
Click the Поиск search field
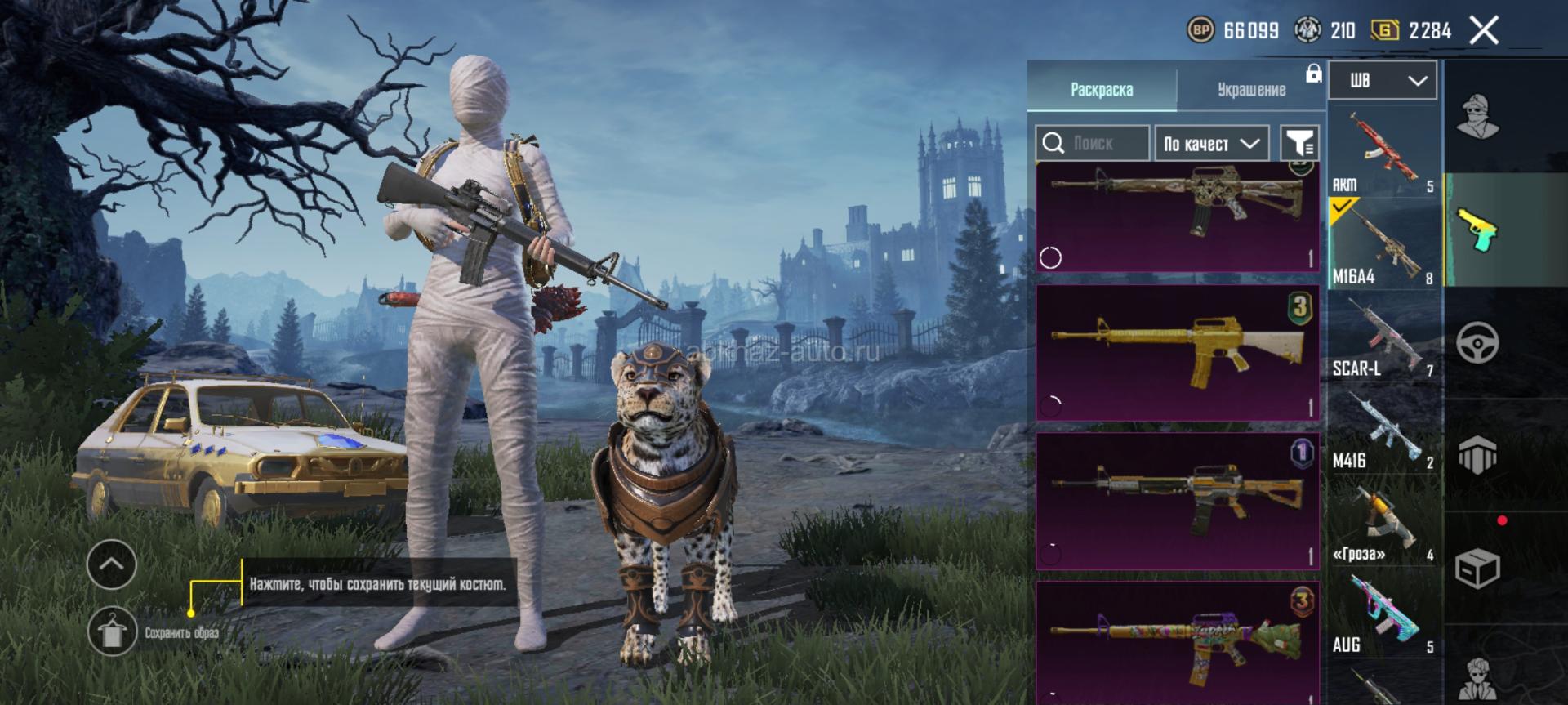tap(1093, 144)
